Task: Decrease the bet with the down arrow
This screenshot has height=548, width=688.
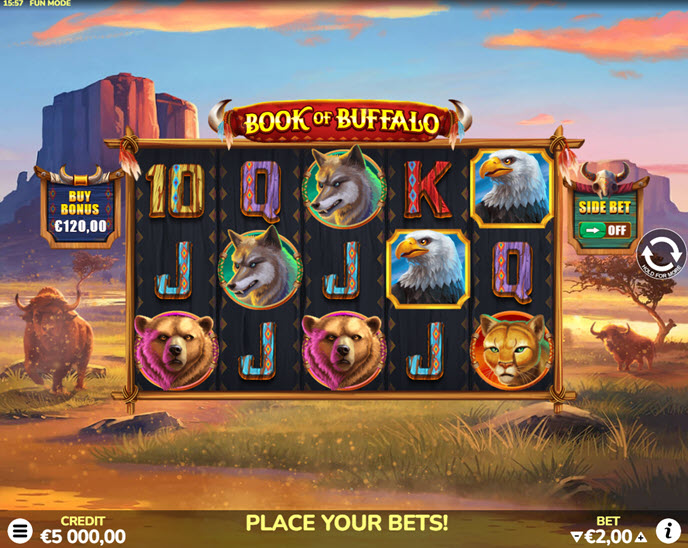Action: [x=575, y=537]
